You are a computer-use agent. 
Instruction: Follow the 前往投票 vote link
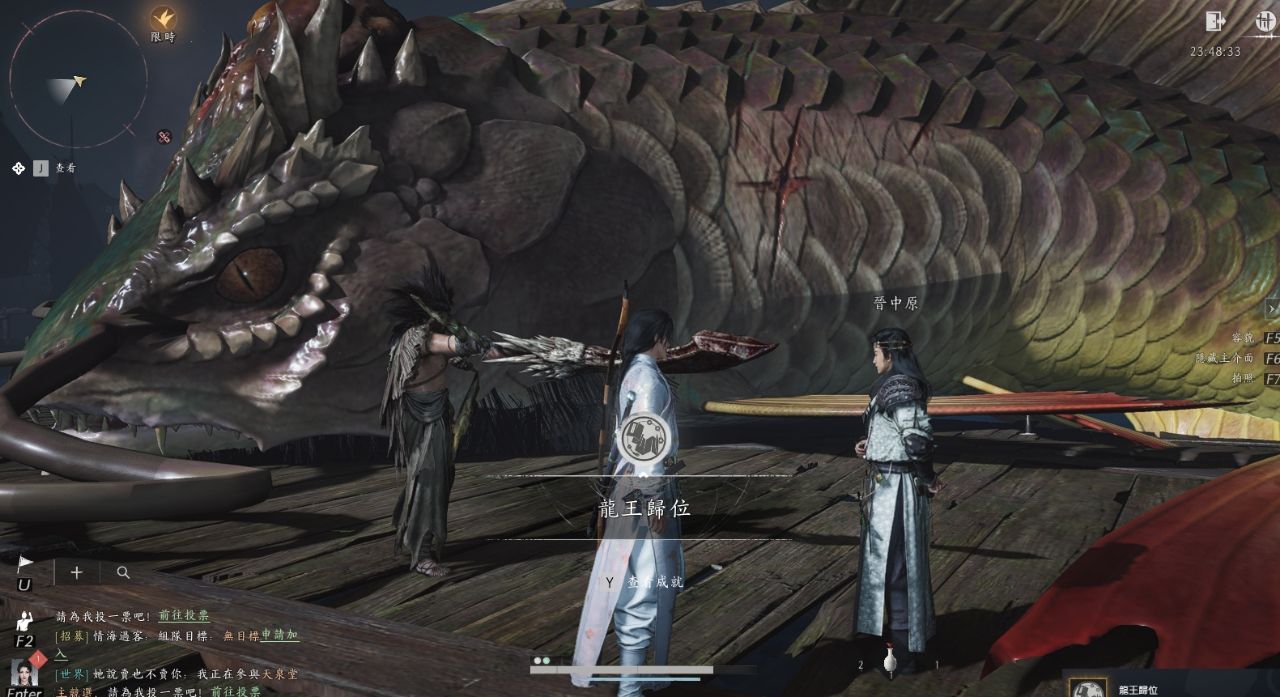[184, 616]
